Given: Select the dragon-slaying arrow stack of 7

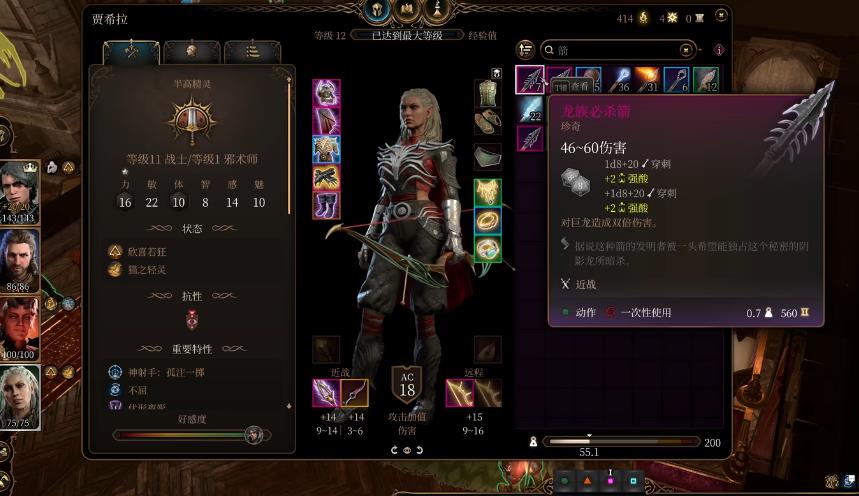Looking at the screenshot, I should (x=530, y=80).
